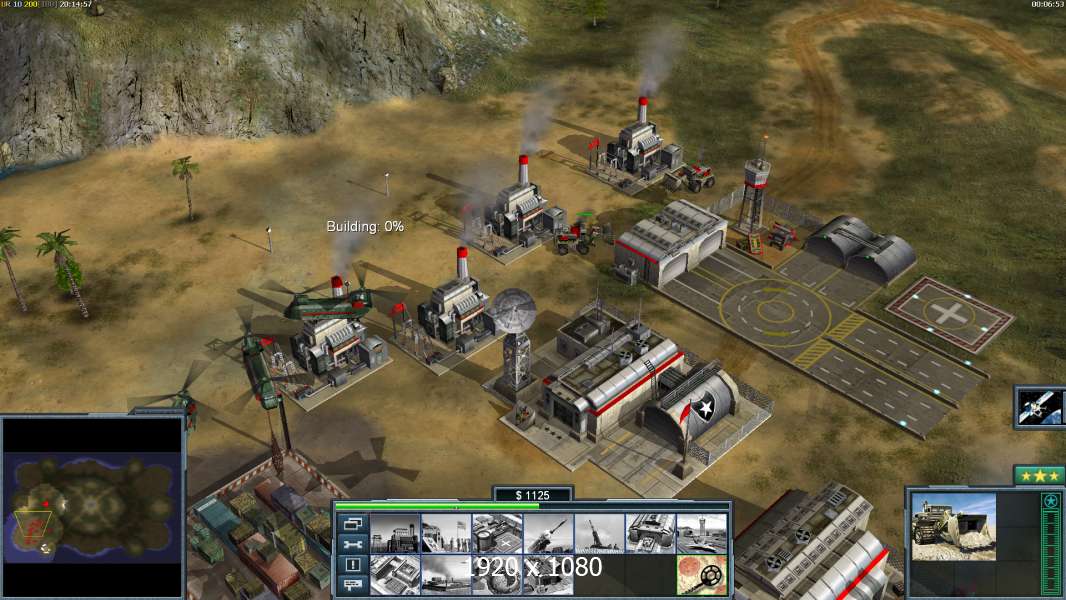Open the exclamation mark alert button

[353, 565]
